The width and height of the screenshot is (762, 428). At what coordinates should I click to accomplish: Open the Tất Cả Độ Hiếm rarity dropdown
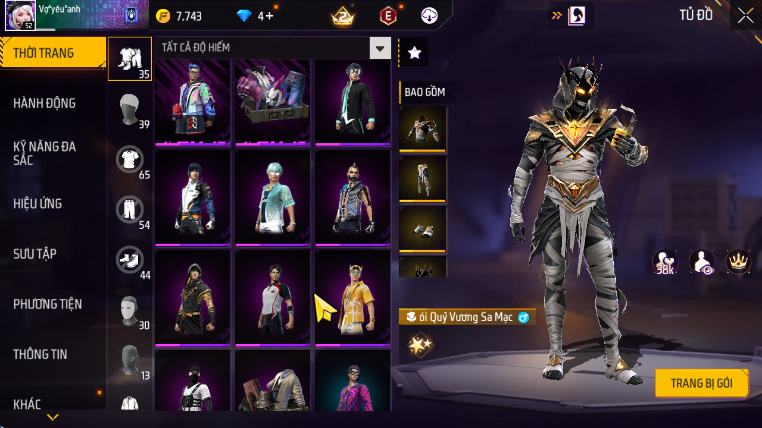click(379, 48)
